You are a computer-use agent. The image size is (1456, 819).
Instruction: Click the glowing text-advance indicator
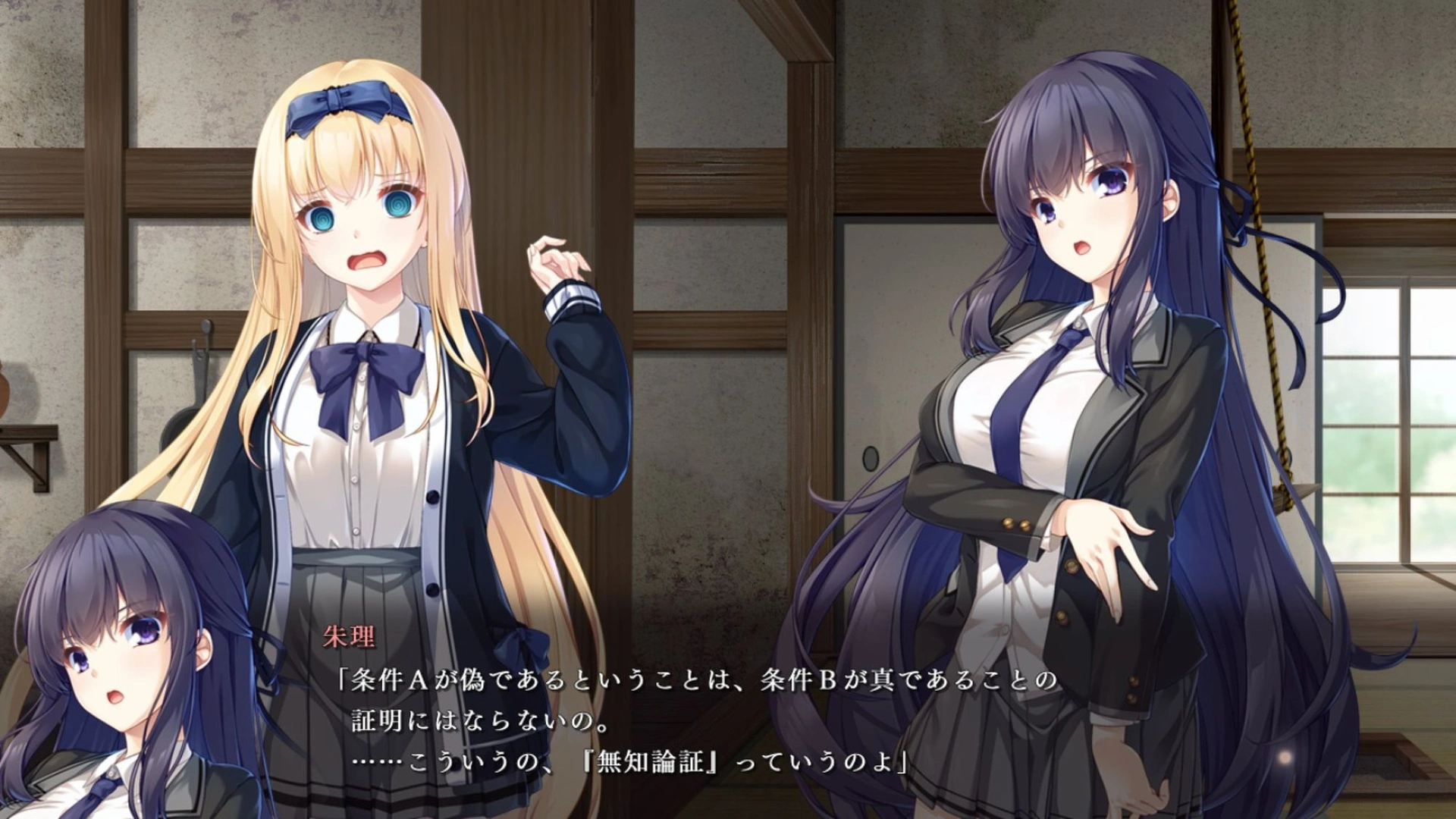click(x=1285, y=758)
